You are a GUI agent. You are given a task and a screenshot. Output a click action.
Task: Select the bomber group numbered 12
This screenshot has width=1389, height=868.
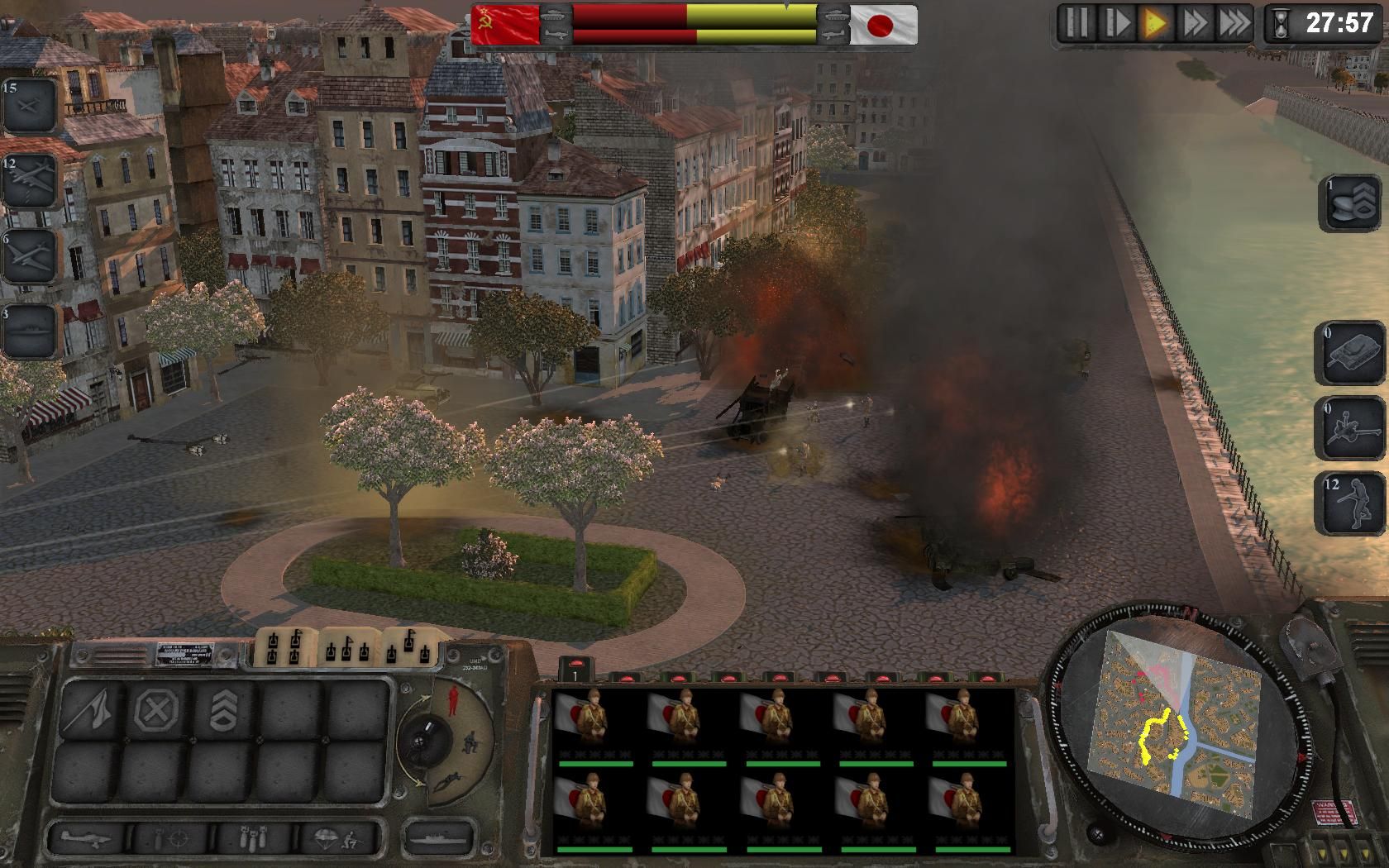(30, 182)
